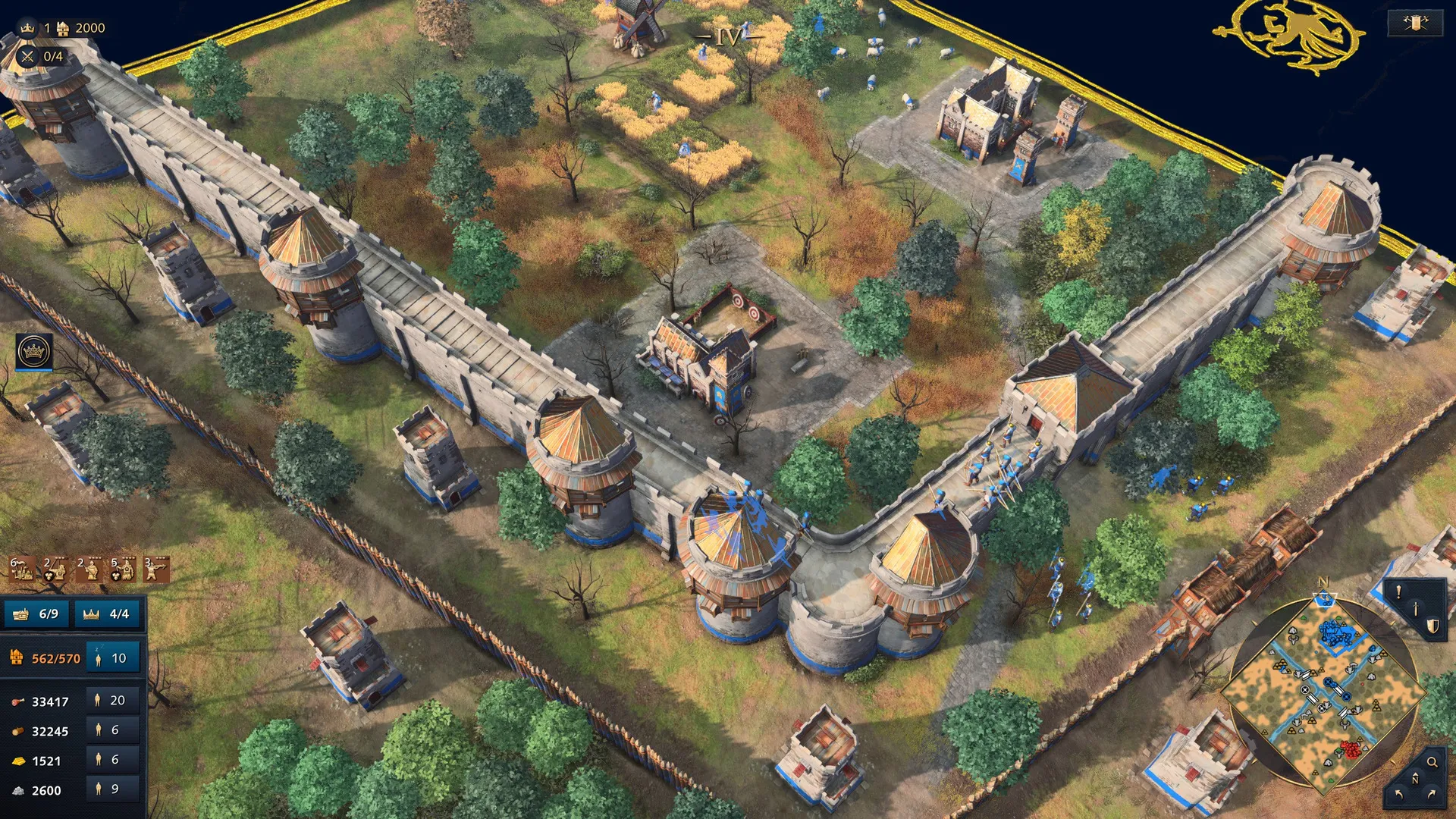The image size is (1456, 819).
Task: Select the 9 villagers gathering stone
Action: coord(111,789)
